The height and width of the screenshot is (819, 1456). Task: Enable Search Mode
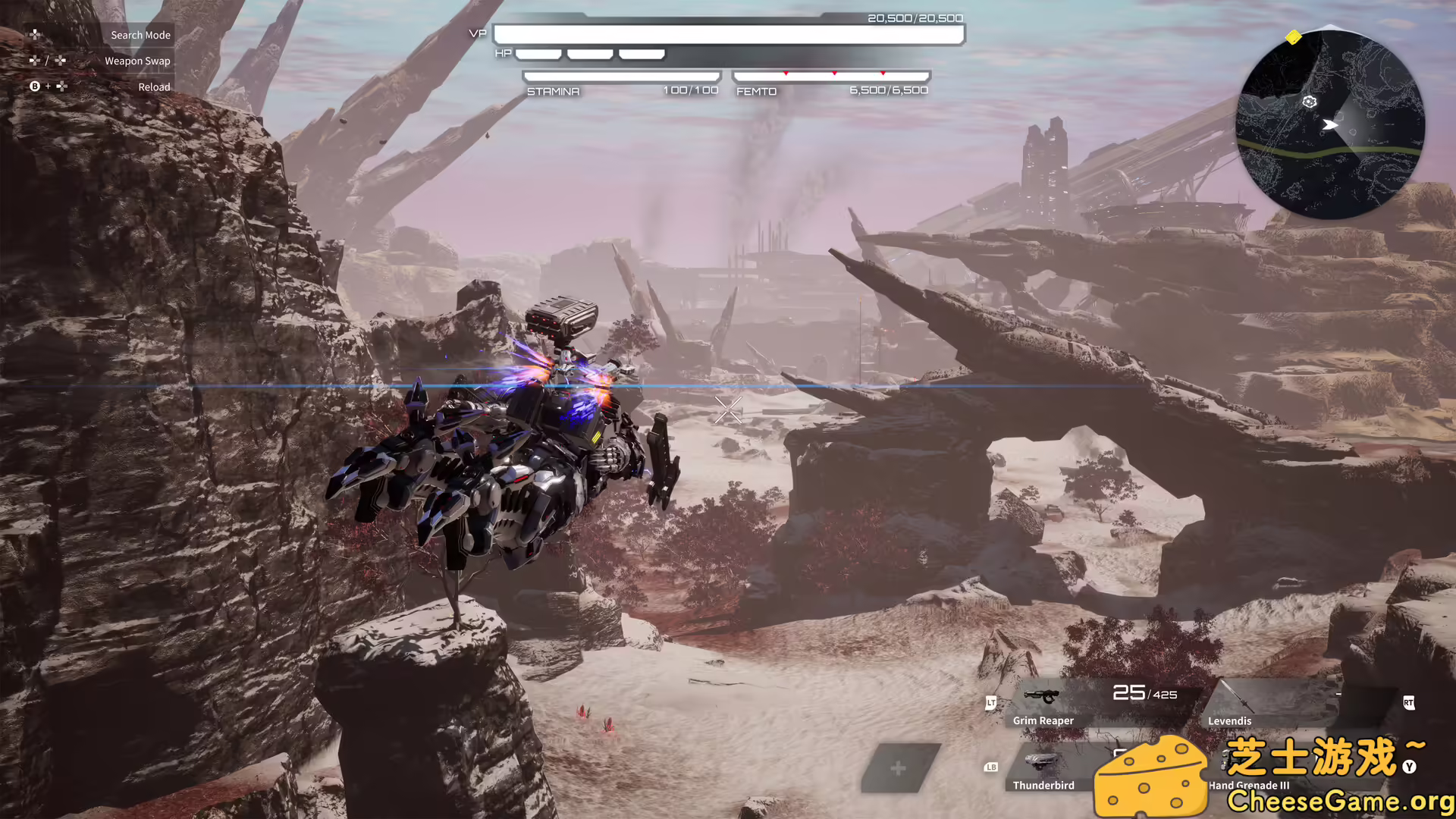pyautogui.click(x=140, y=34)
